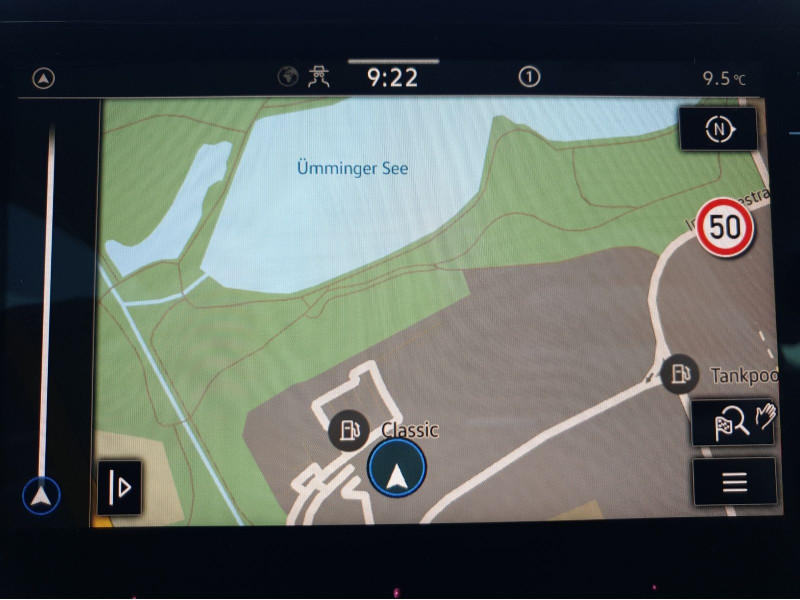Image resolution: width=800 pixels, height=600 pixels.
Task: Toggle the north-up compass orientation button
Action: 717,130
